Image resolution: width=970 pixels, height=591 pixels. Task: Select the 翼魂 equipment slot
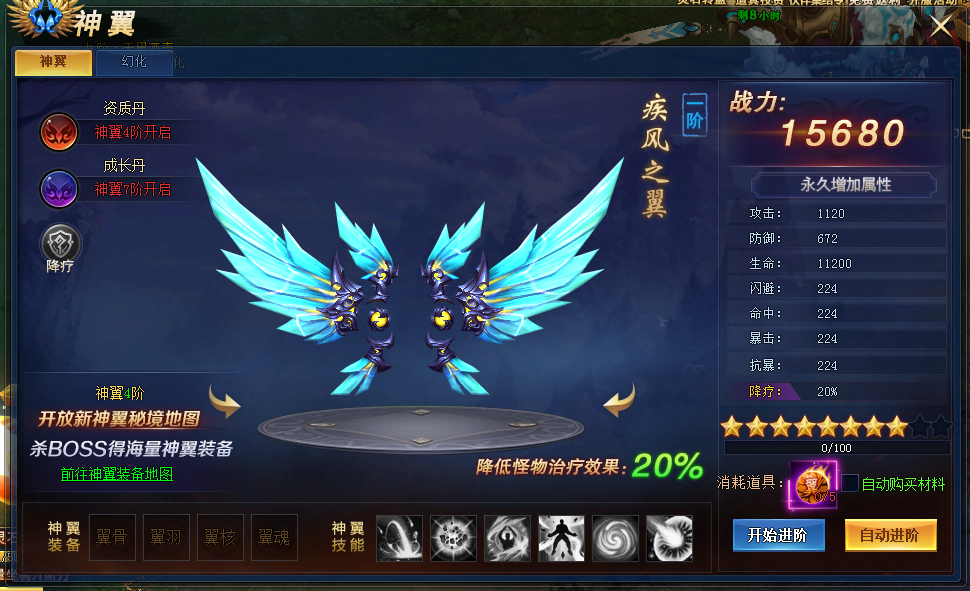(x=274, y=537)
